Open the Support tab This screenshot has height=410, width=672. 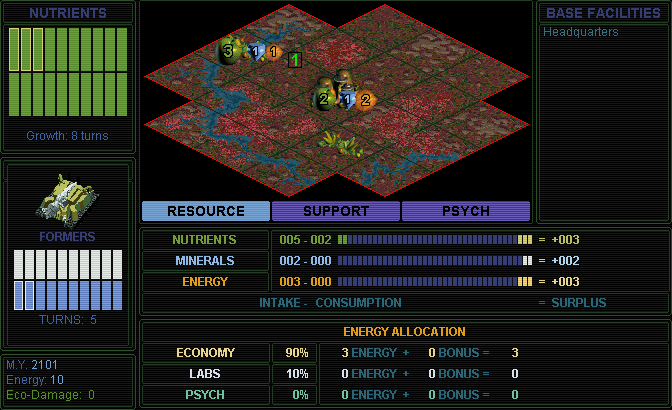click(335, 211)
